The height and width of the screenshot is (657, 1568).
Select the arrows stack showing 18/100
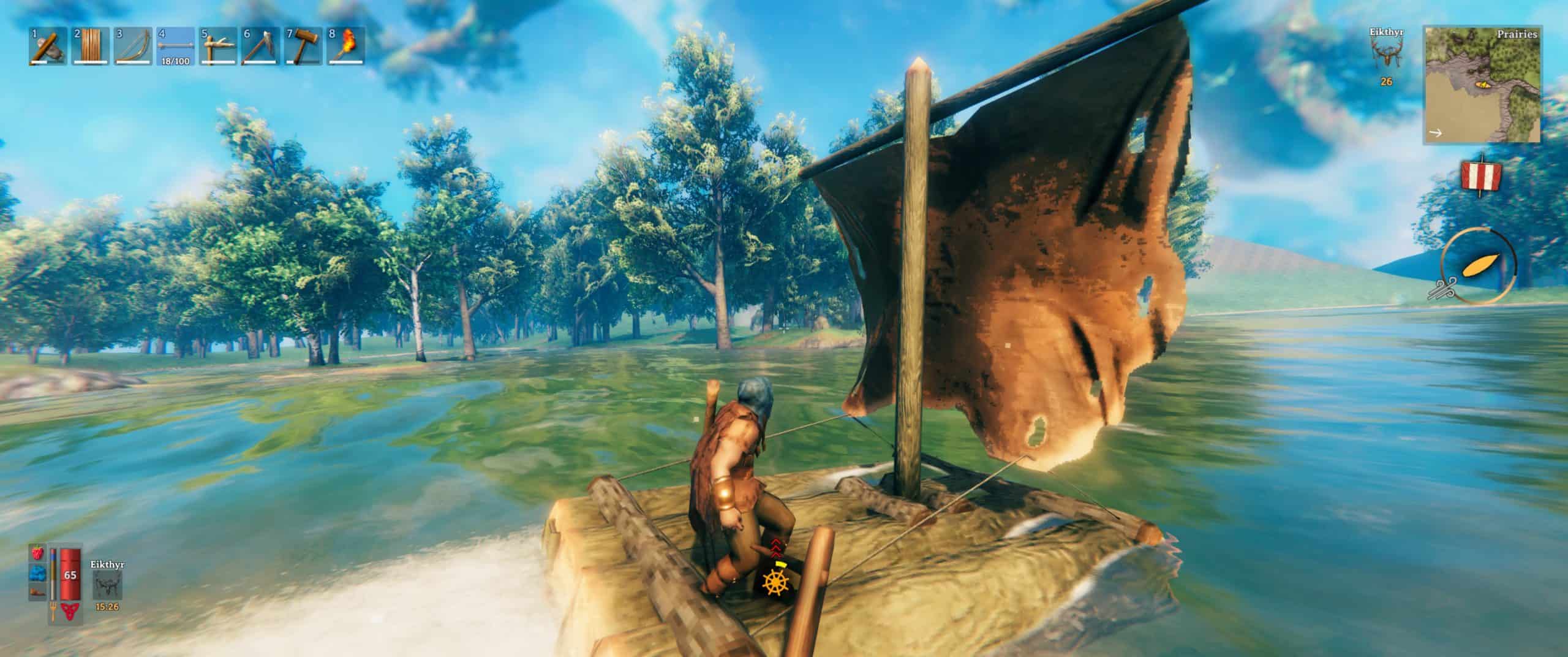coord(176,46)
